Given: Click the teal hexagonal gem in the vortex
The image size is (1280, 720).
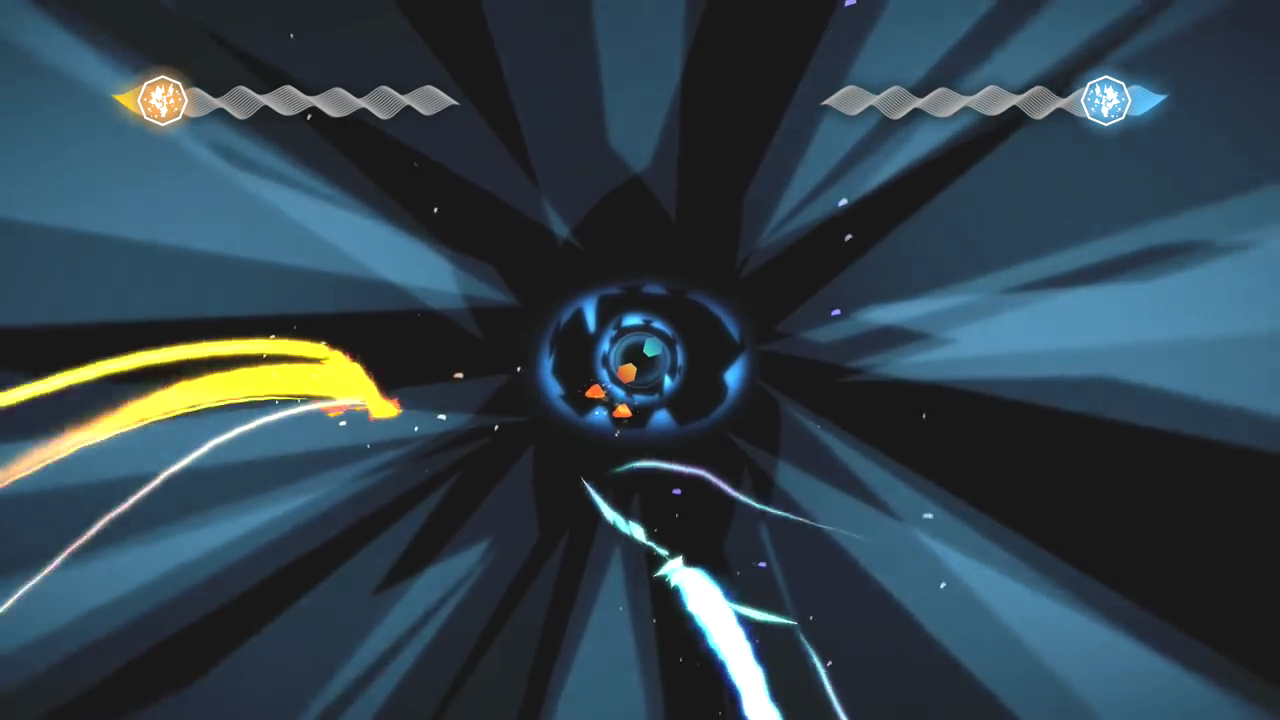Looking at the screenshot, I should (651, 347).
